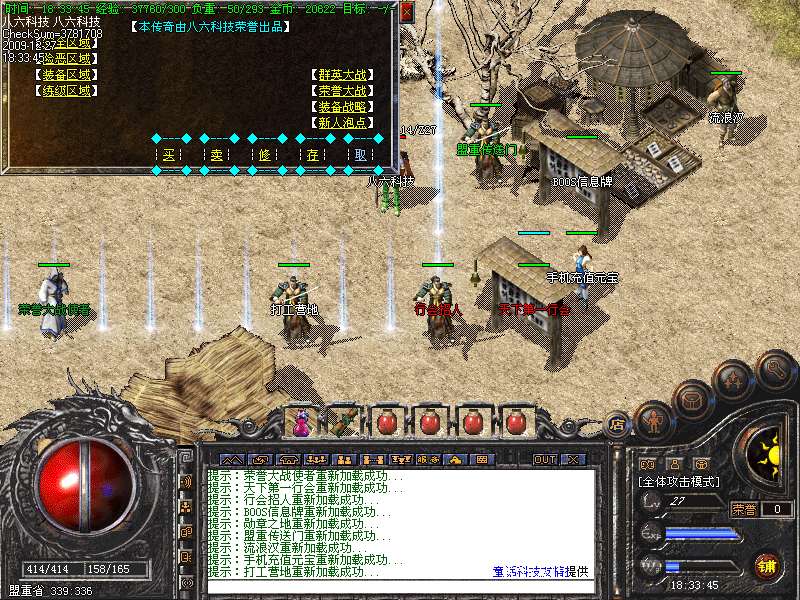Screen dimensions: 800x600
Task: Click the OUT button above chat
Action: point(545,459)
